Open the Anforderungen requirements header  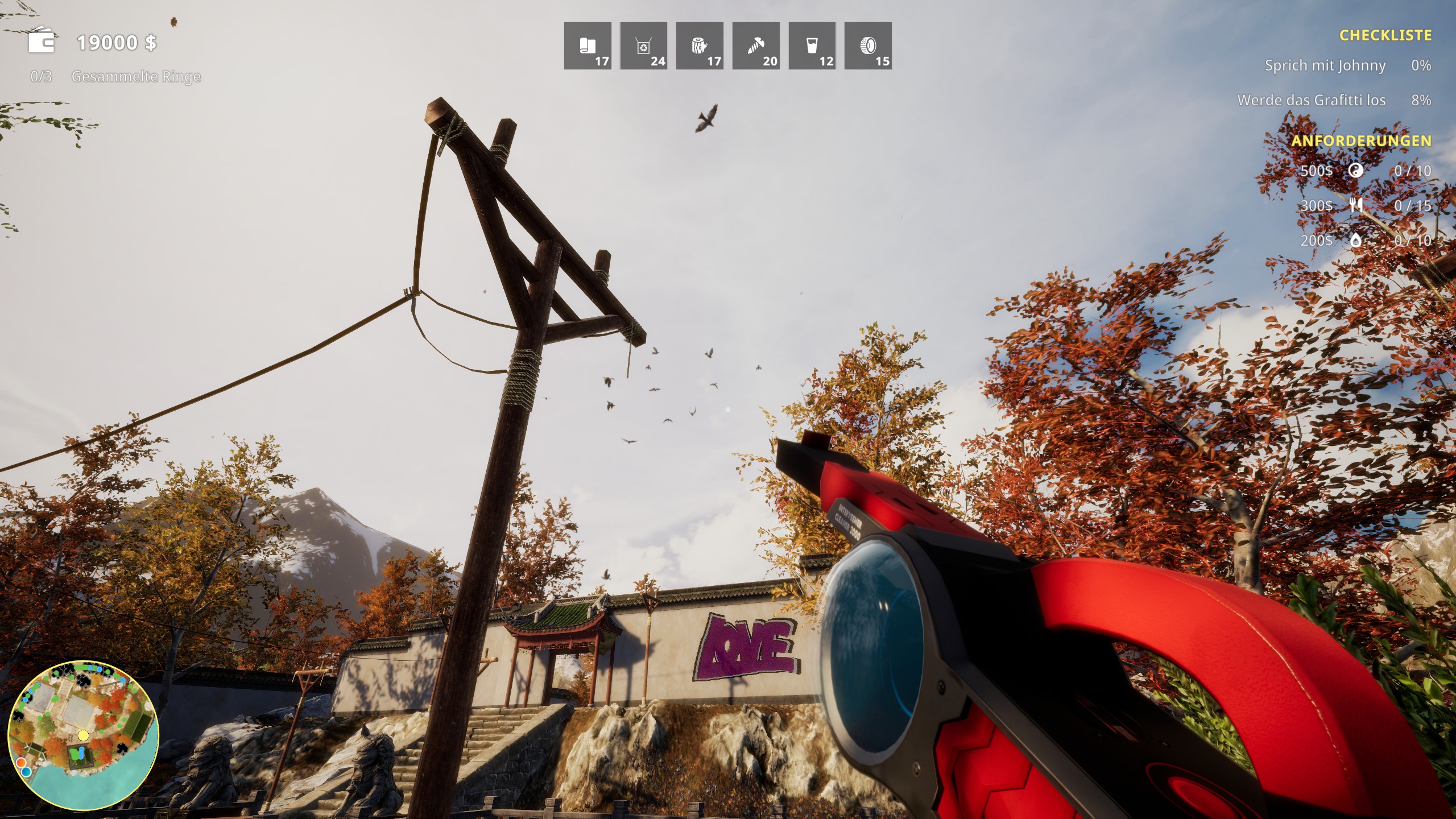1361,140
